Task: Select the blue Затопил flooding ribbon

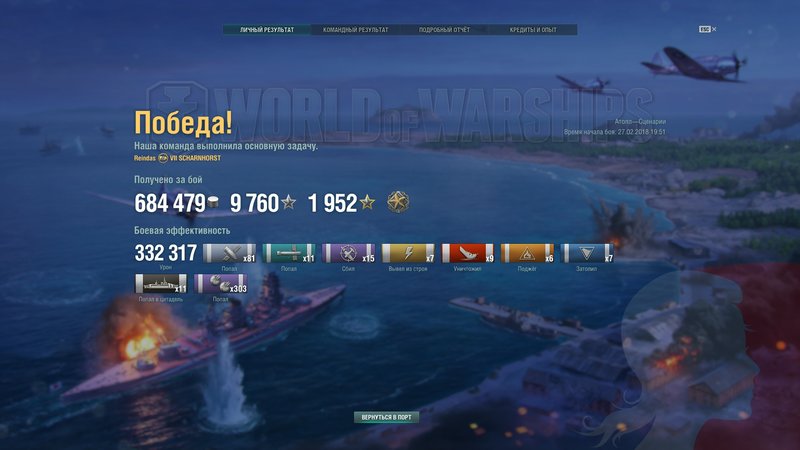Action: point(586,254)
